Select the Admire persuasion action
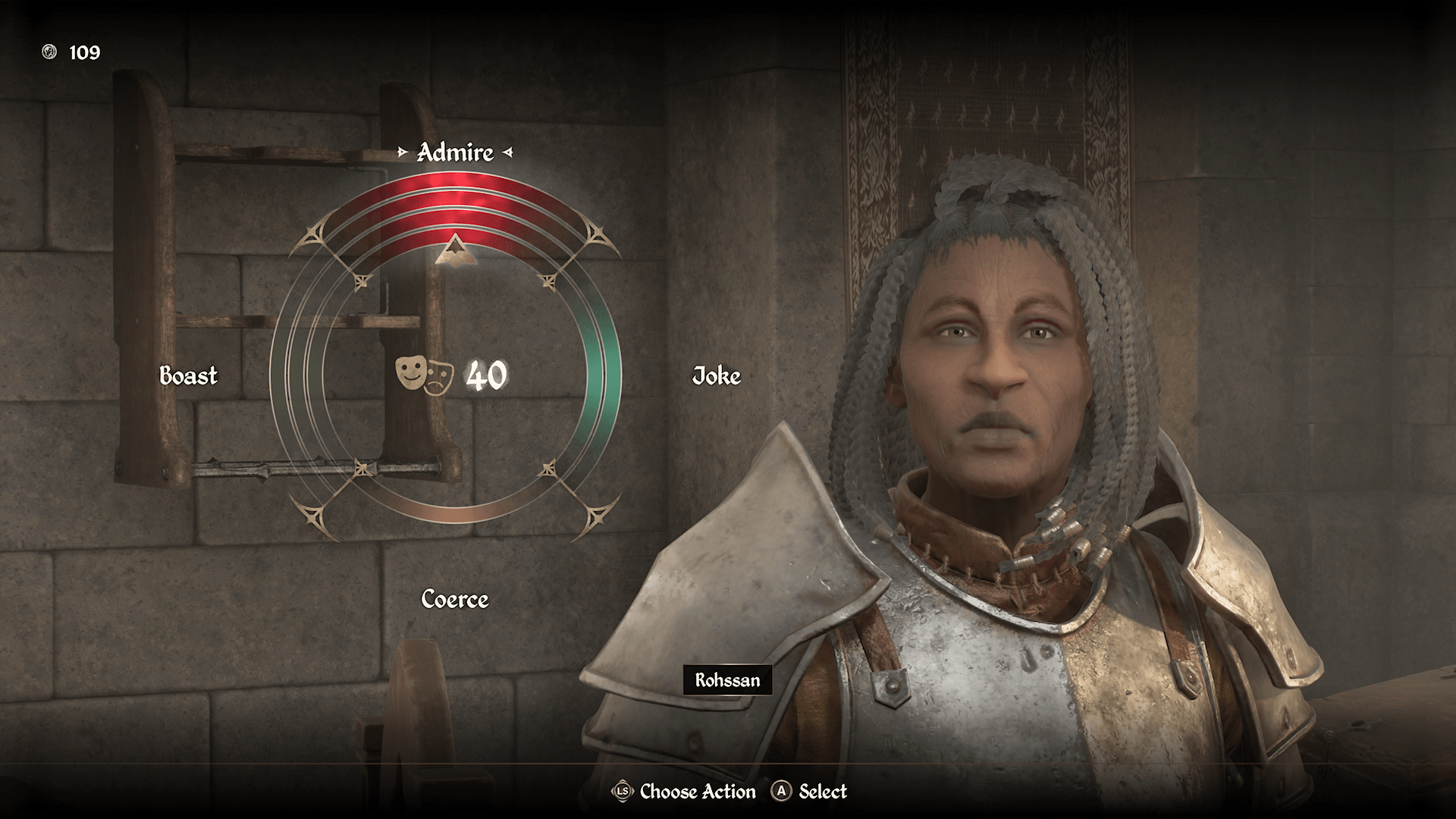This screenshot has height=819, width=1456. [x=455, y=152]
